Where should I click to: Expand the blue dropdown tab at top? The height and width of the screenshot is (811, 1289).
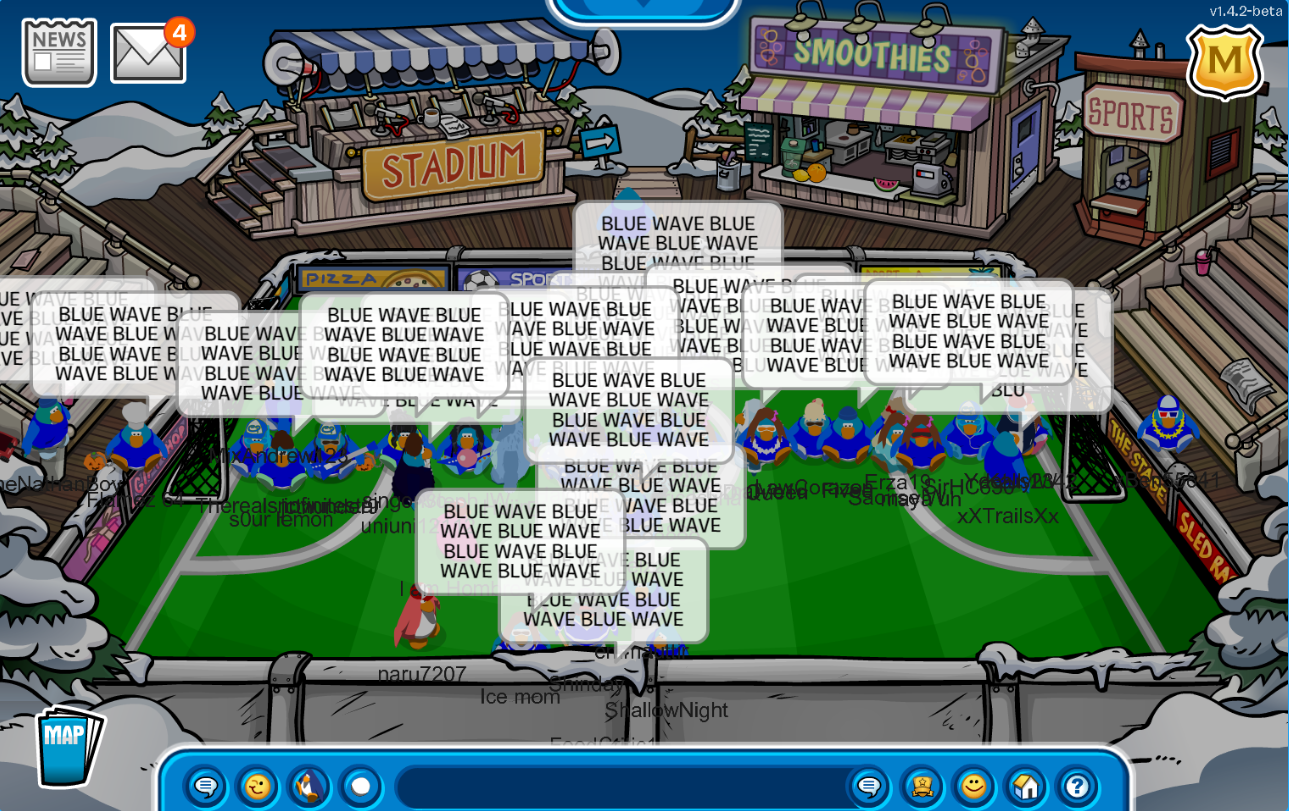[643, 8]
